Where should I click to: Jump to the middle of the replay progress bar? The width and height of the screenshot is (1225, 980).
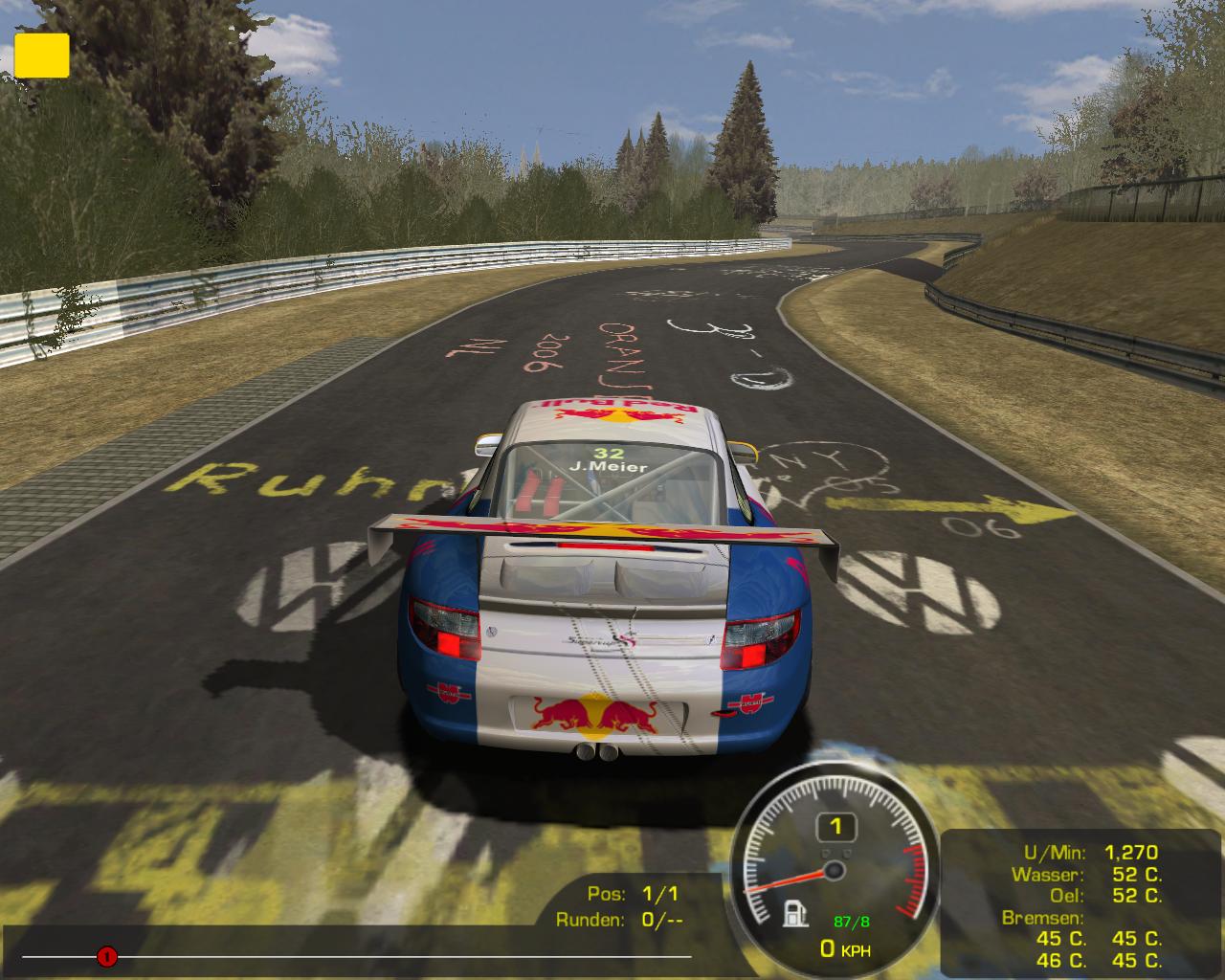click(x=356, y=956)
